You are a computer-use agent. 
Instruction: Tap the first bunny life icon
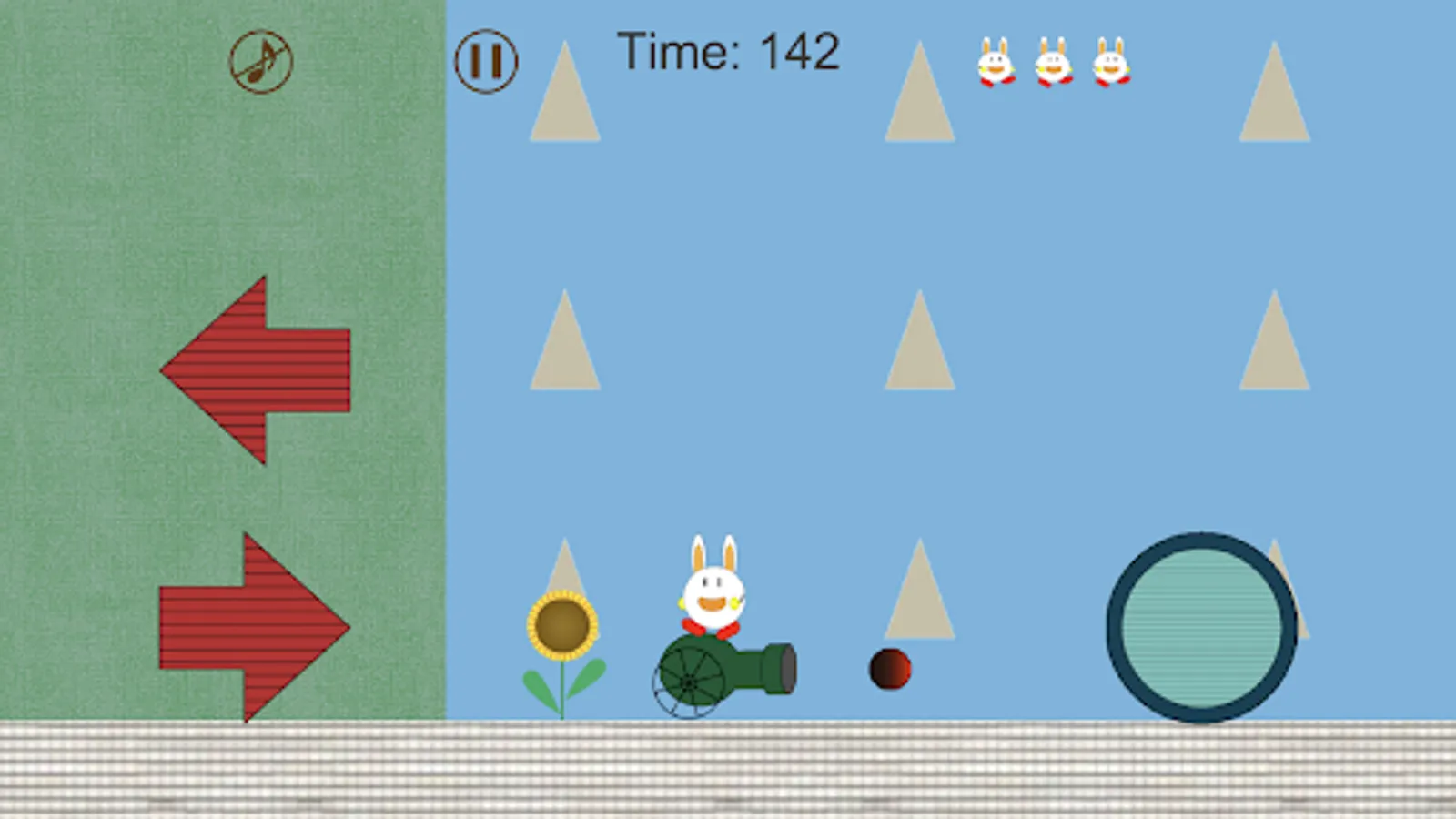click(998, 64)
